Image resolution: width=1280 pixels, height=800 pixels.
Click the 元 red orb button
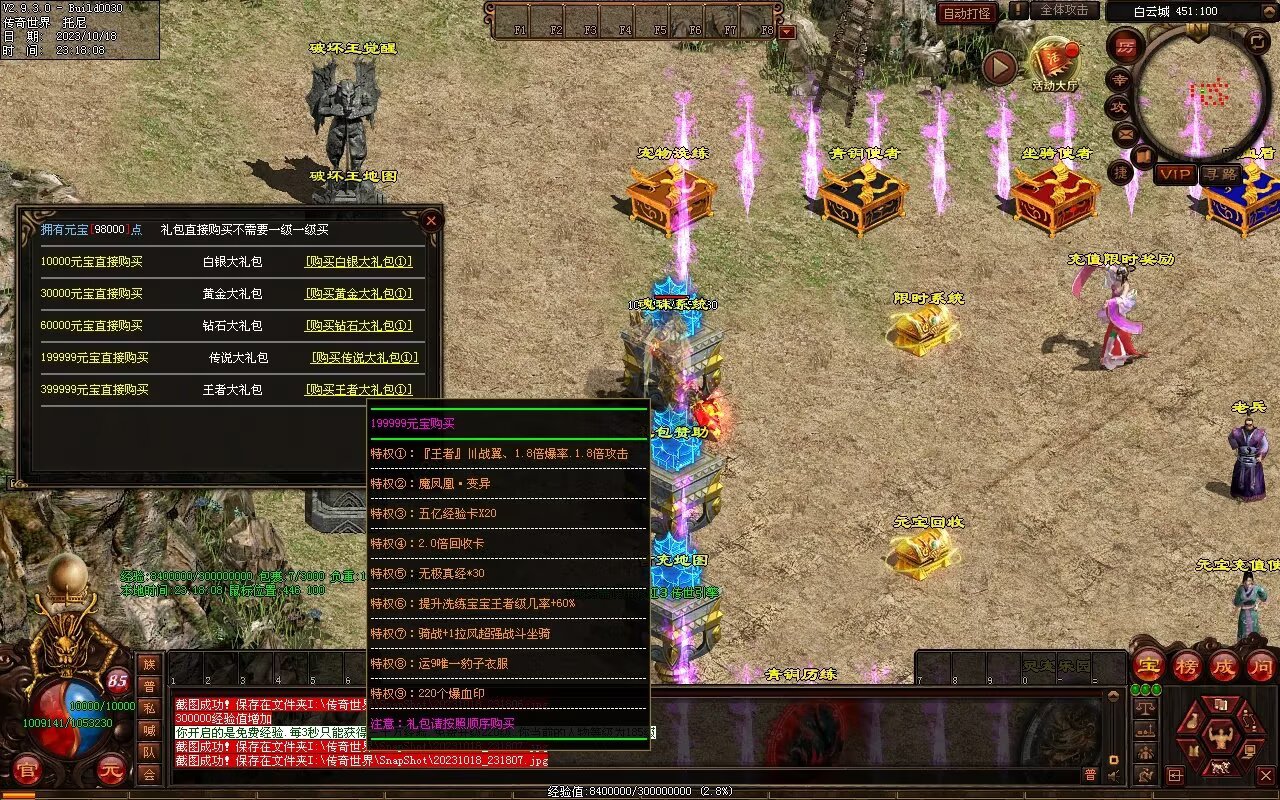pyautogui.click(x=111, y=771)
